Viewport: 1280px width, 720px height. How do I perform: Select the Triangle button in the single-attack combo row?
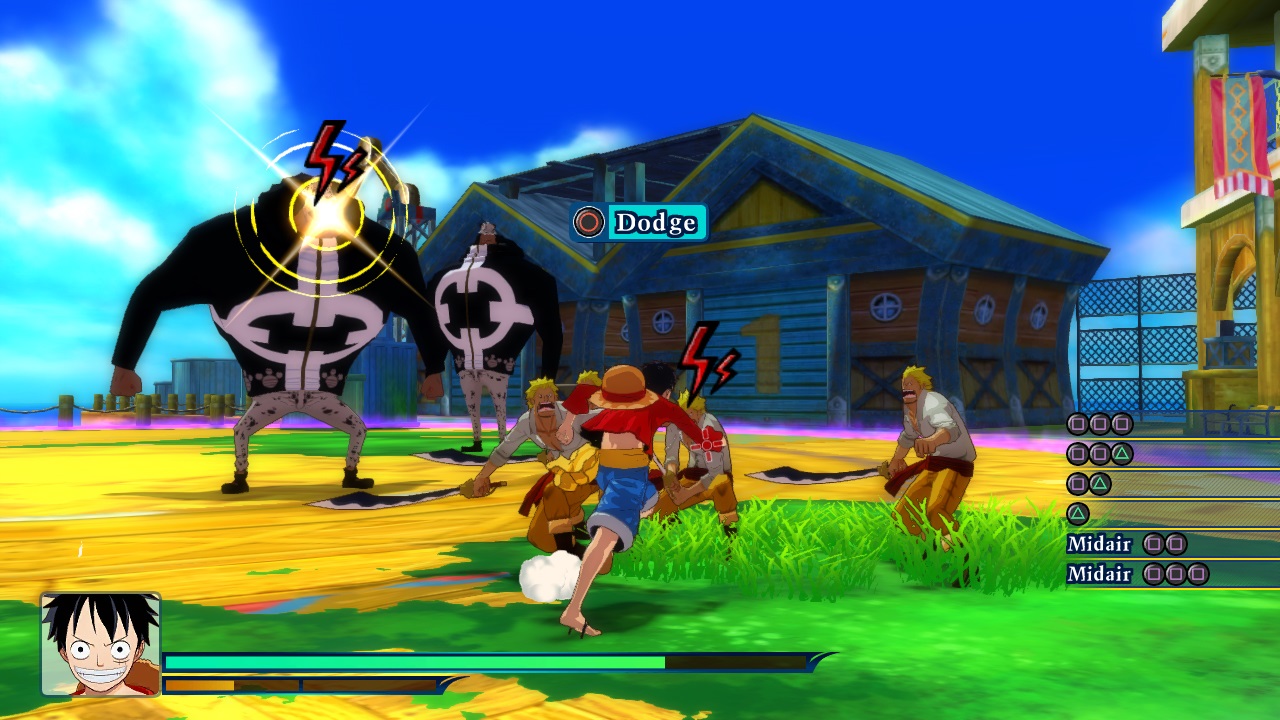pyautogui.click(x=1080, y=513)
